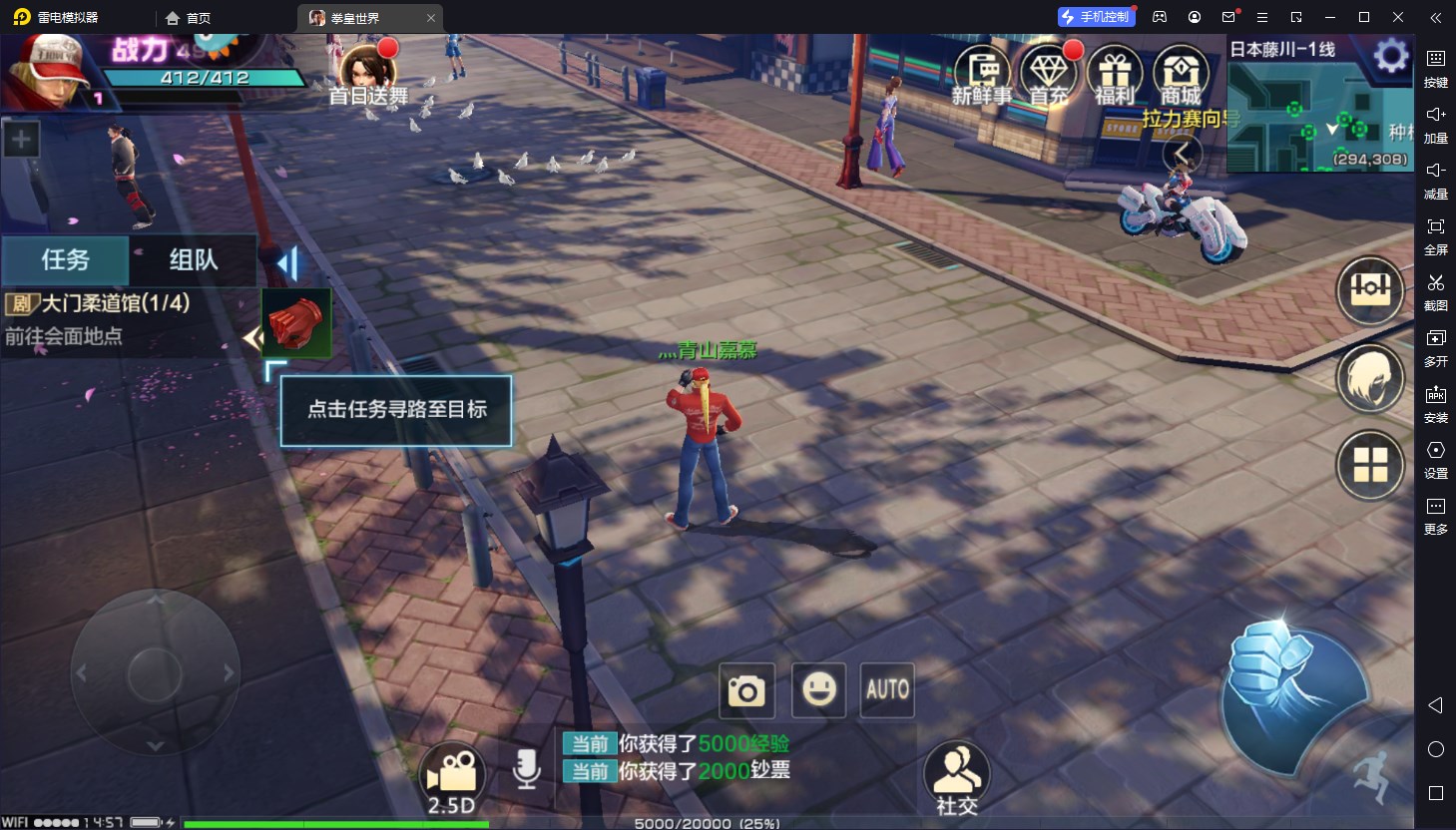Switch to the 任务 tab

click(65, 259)
